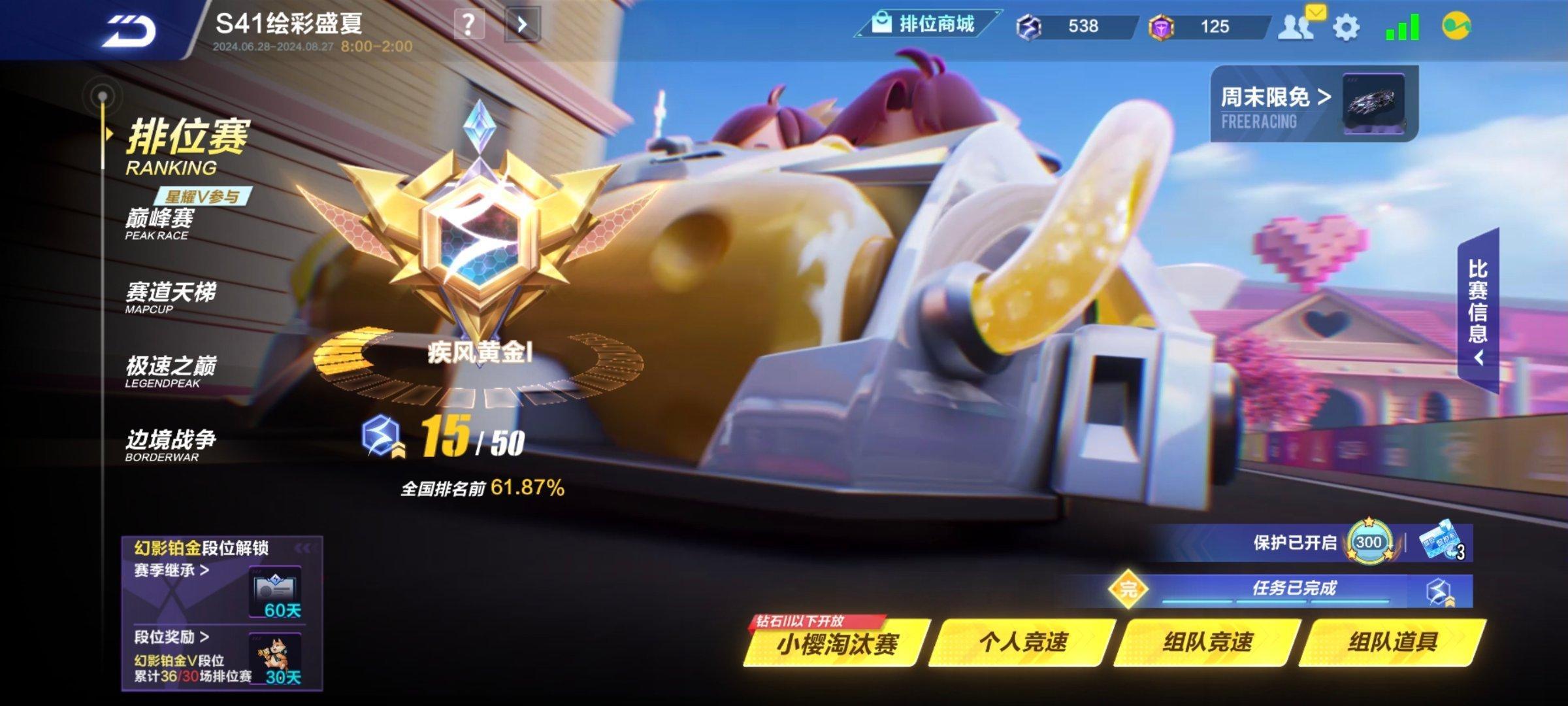The image size is (1568, 706).
Task: Click the ranked shop bag icon
Action: click(x=883, y=24)
